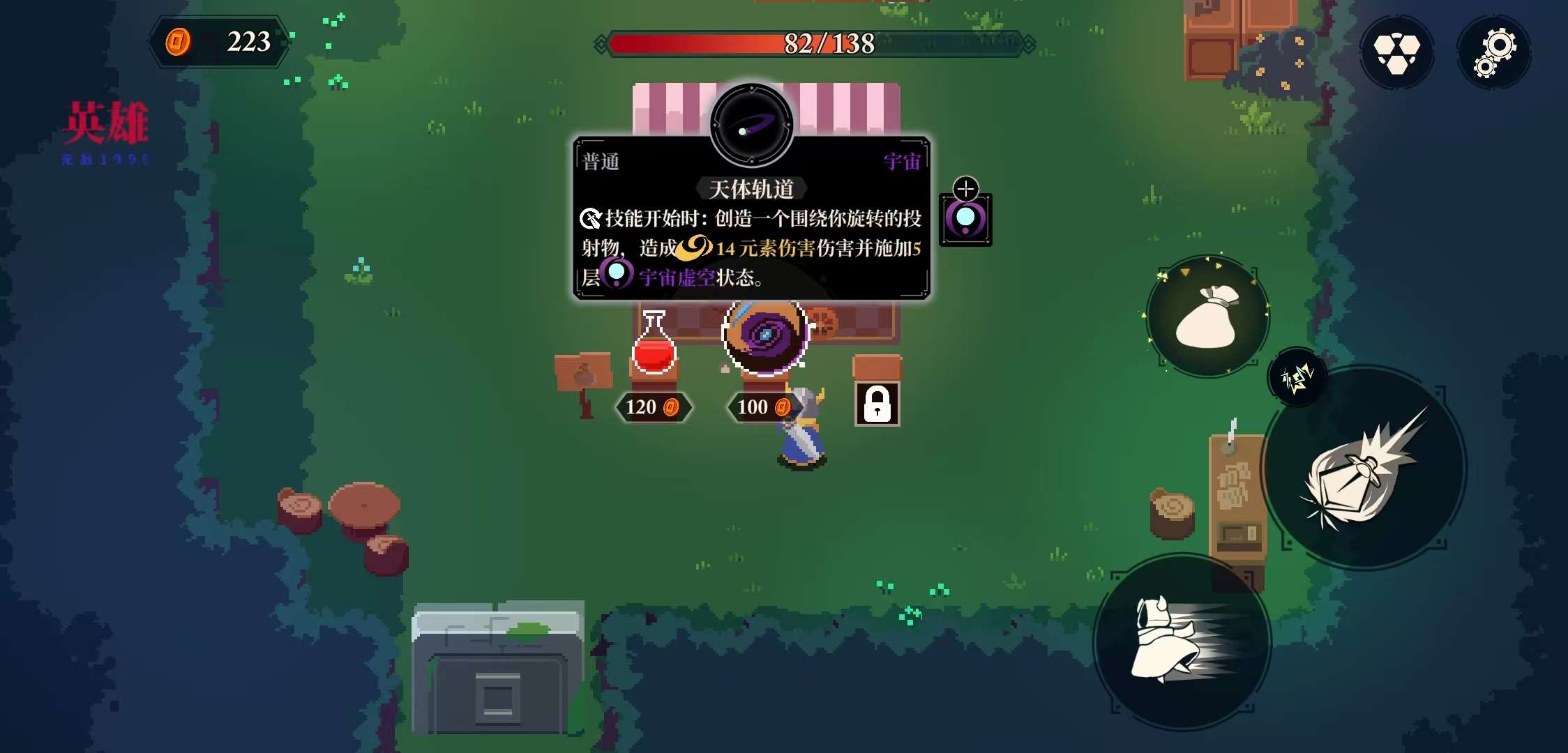
Task: Activate the main attack button
Action: 1363,469
